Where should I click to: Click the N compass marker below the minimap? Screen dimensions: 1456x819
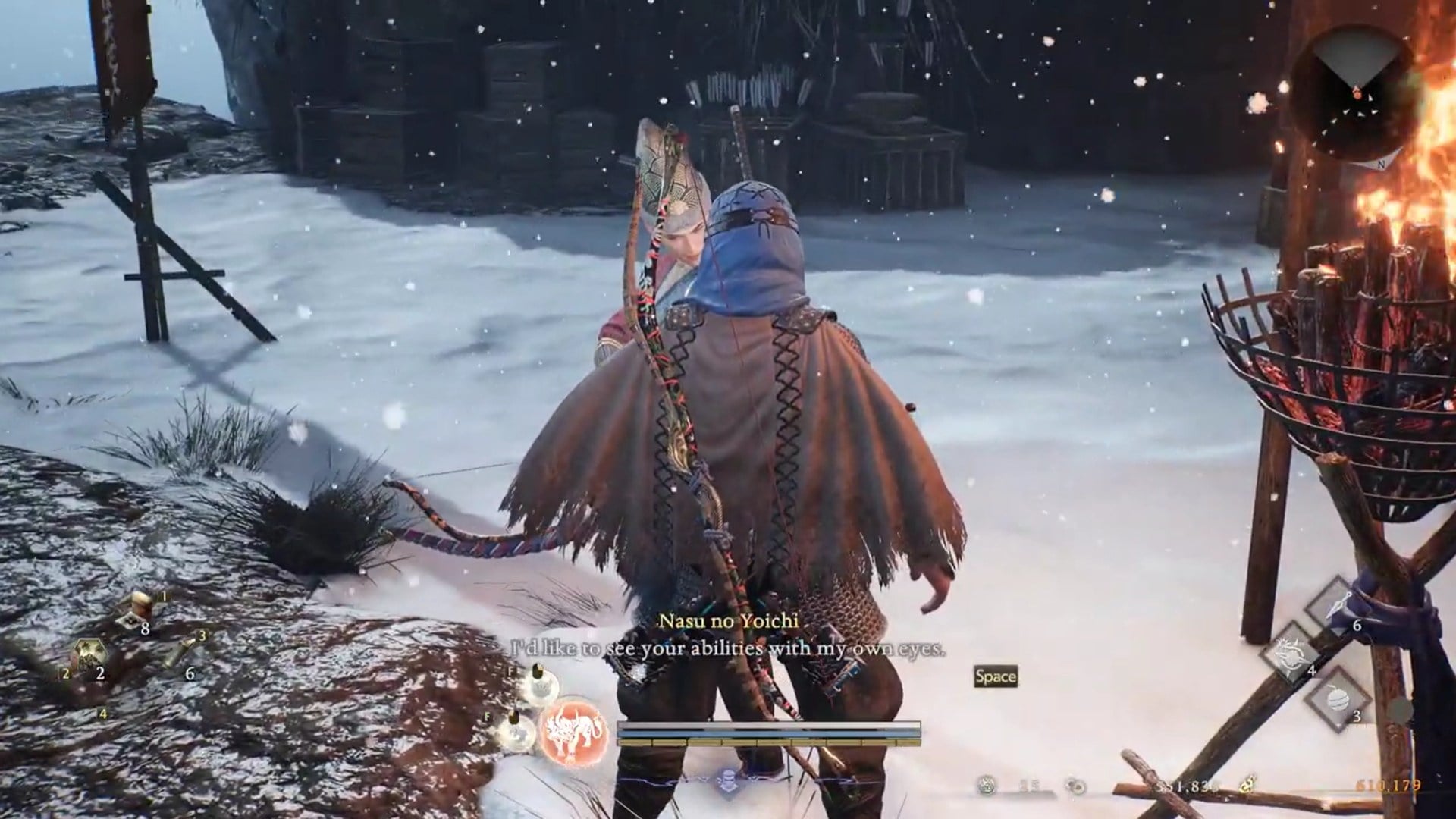1382,165
